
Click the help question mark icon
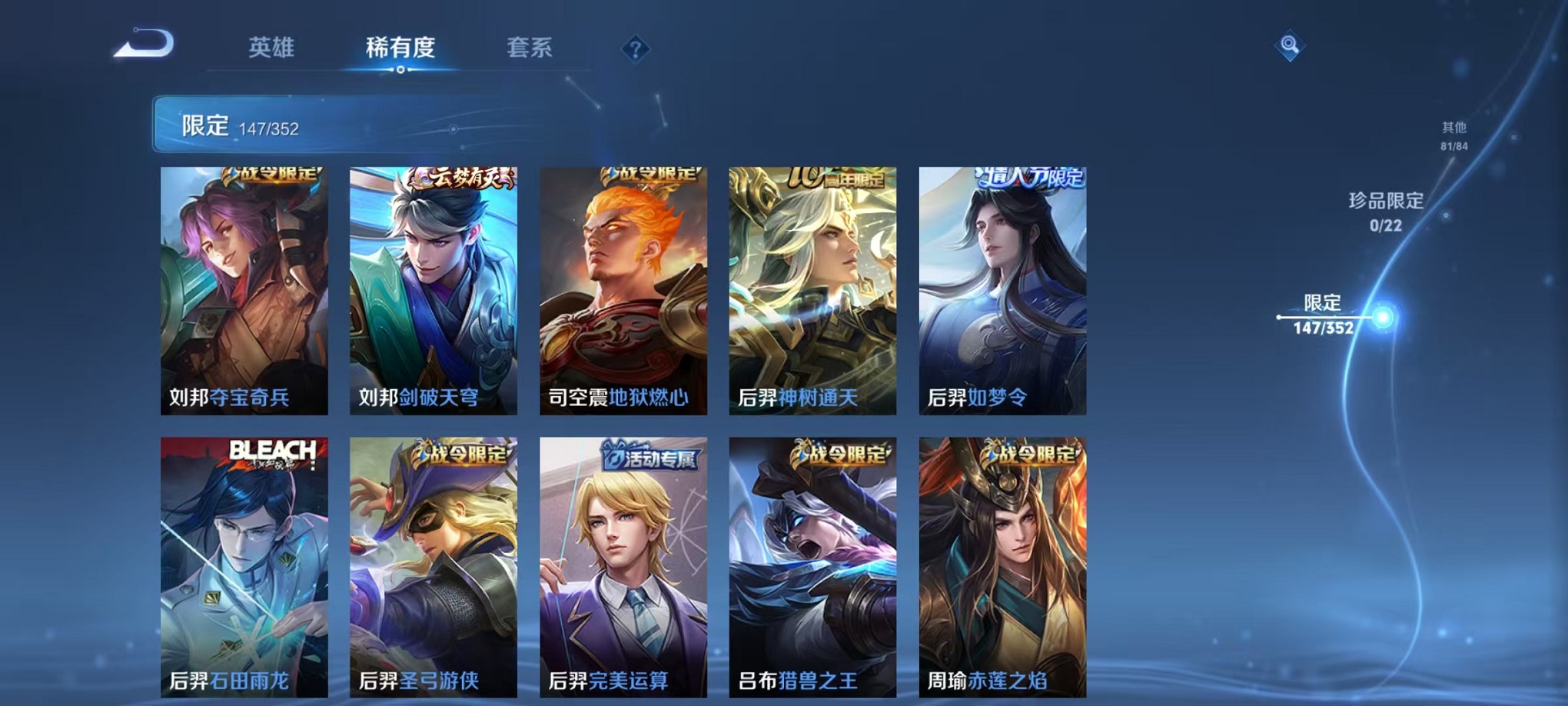pos(634,50)
